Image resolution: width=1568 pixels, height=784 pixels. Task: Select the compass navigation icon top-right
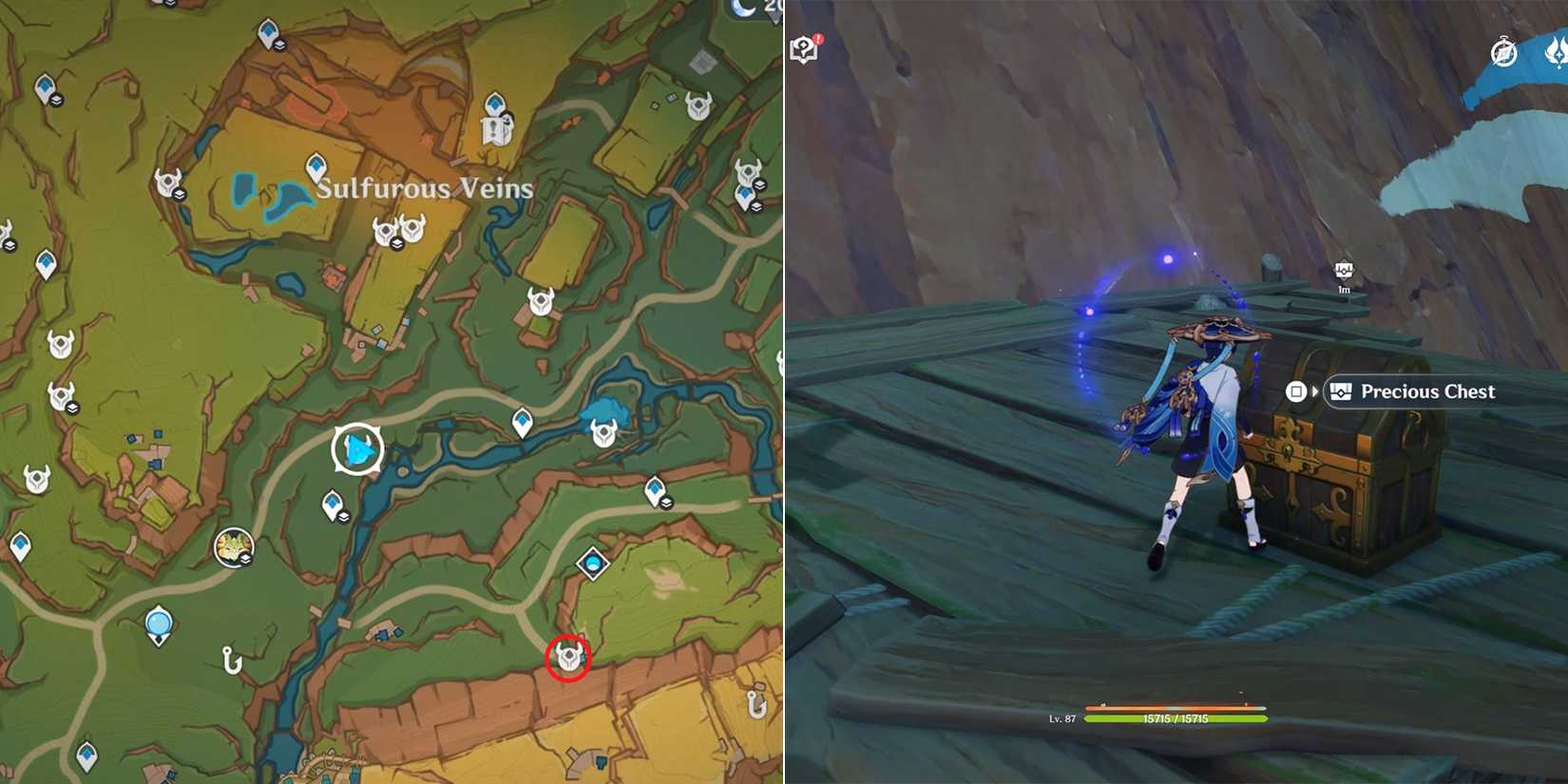click(1503, 52)
